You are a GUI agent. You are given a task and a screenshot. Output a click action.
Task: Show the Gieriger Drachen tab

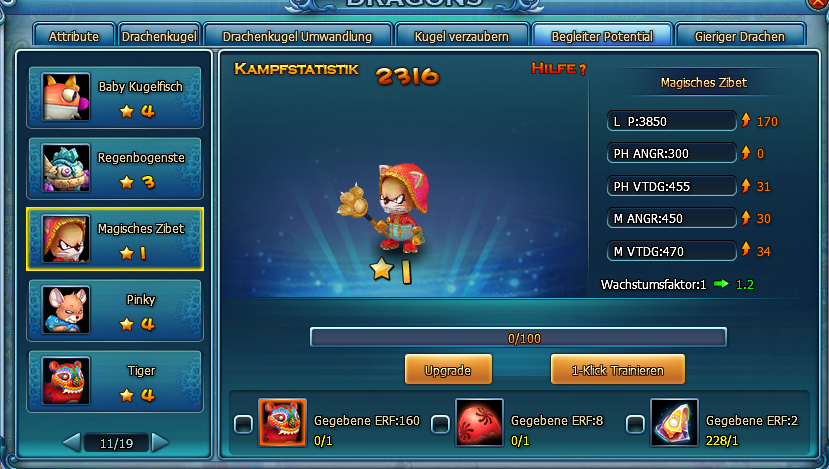[x=739, y=37]
